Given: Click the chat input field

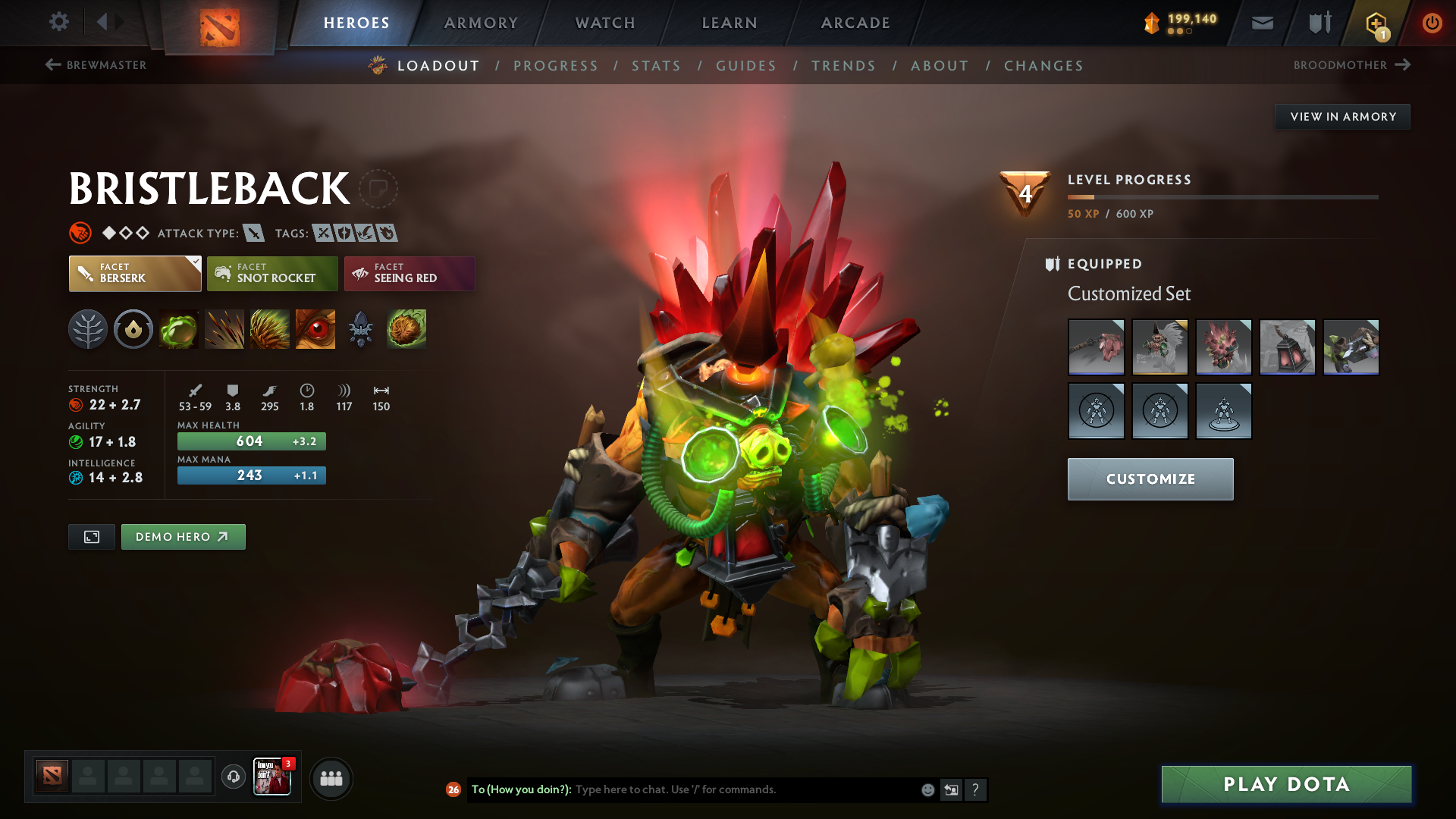Looking at the screenshot, I should tap(743, 789).
